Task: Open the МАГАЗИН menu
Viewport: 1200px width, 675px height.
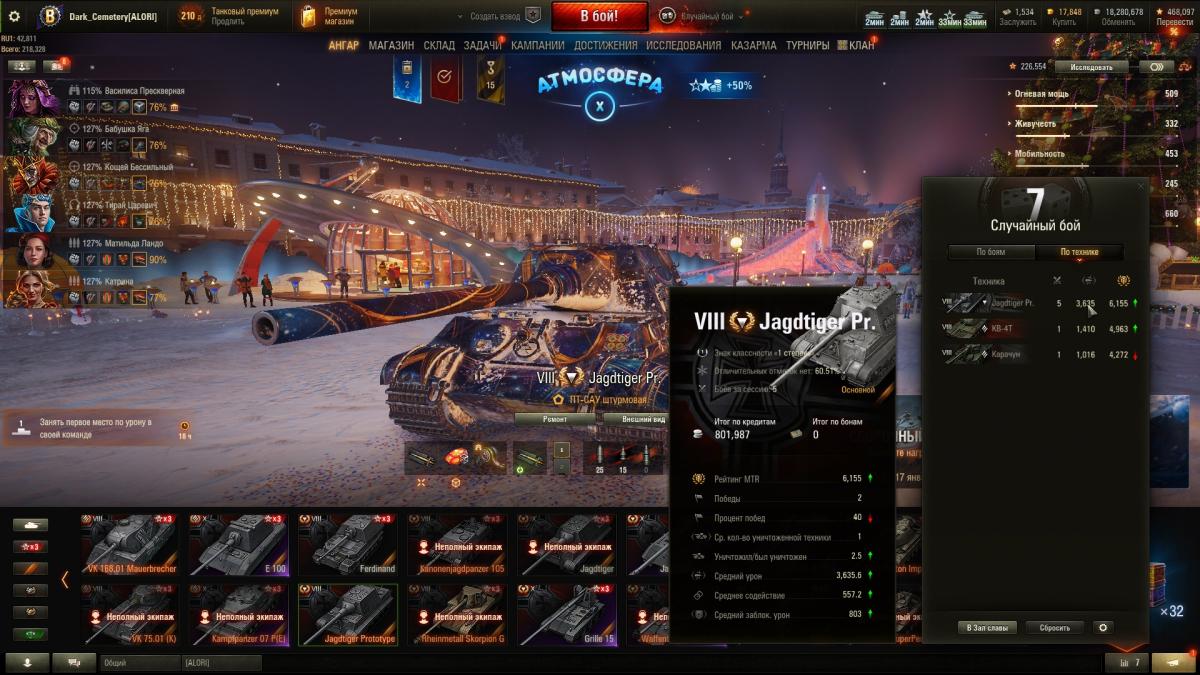Action: click(391, 45)
